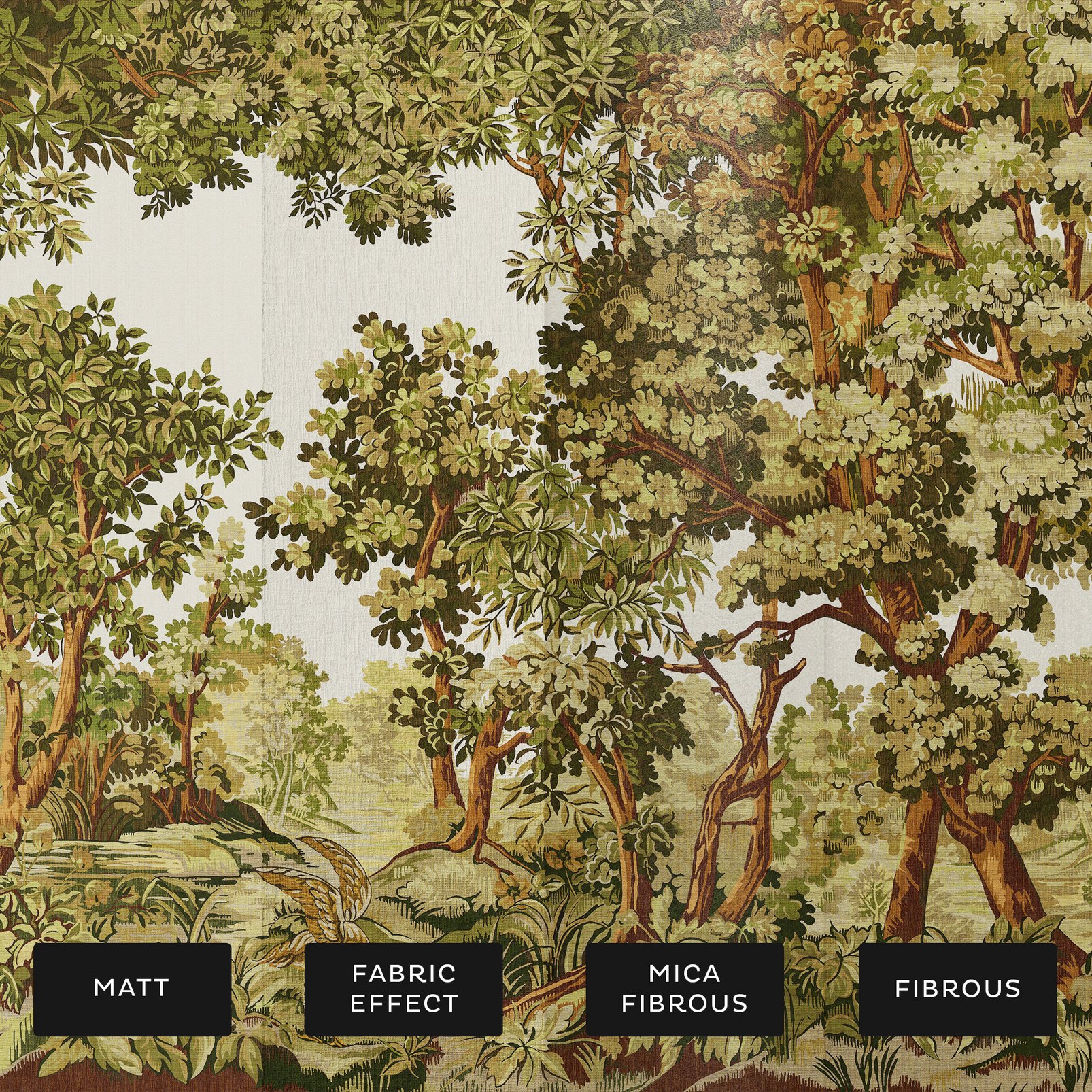The image size is (1092, 1092).
Task: Pick the Mica Fibrous finish
Action: (x=684, y=989)
